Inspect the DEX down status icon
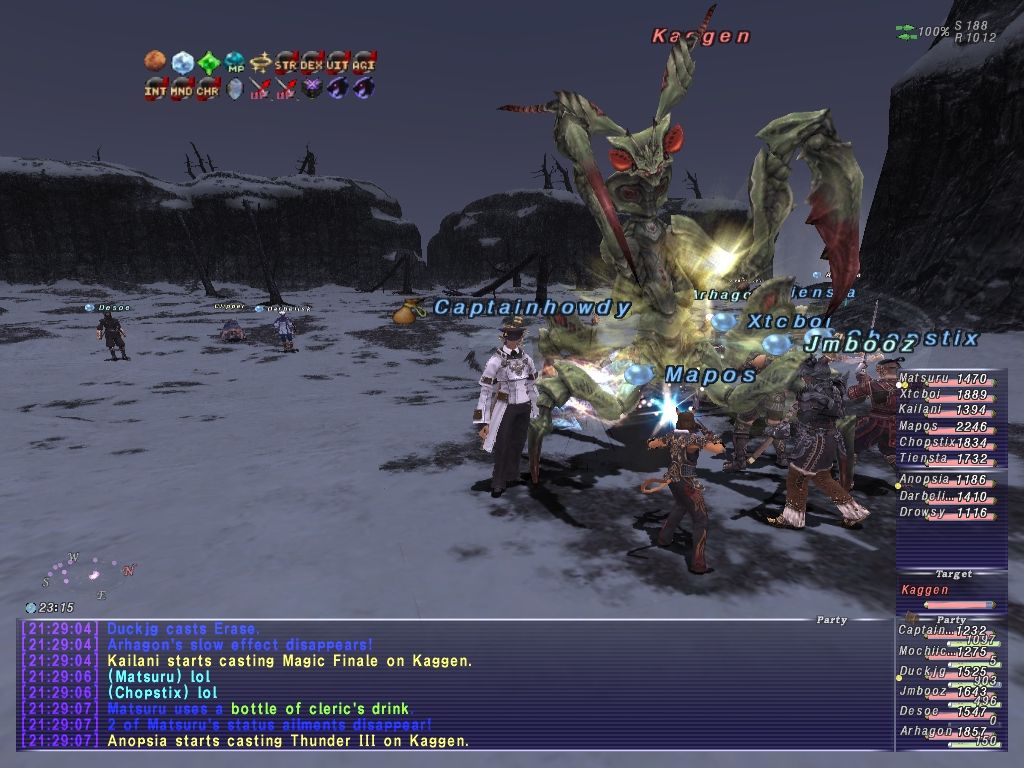The height and width of the screenshot is (768, 1024). coord(312,62)
